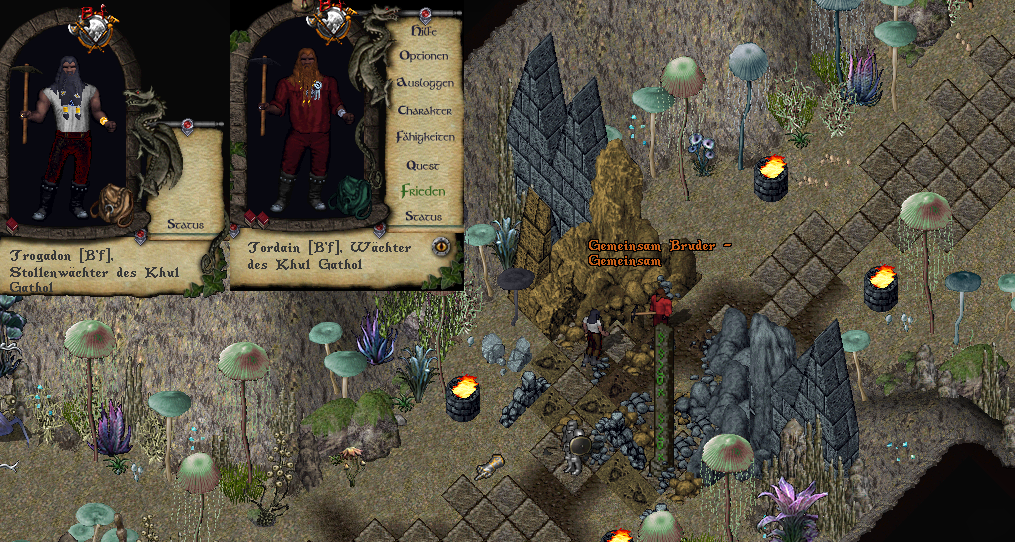Open Status on Tordain's paperdoll
This screenshot has height=542, width=1015.
424,216
